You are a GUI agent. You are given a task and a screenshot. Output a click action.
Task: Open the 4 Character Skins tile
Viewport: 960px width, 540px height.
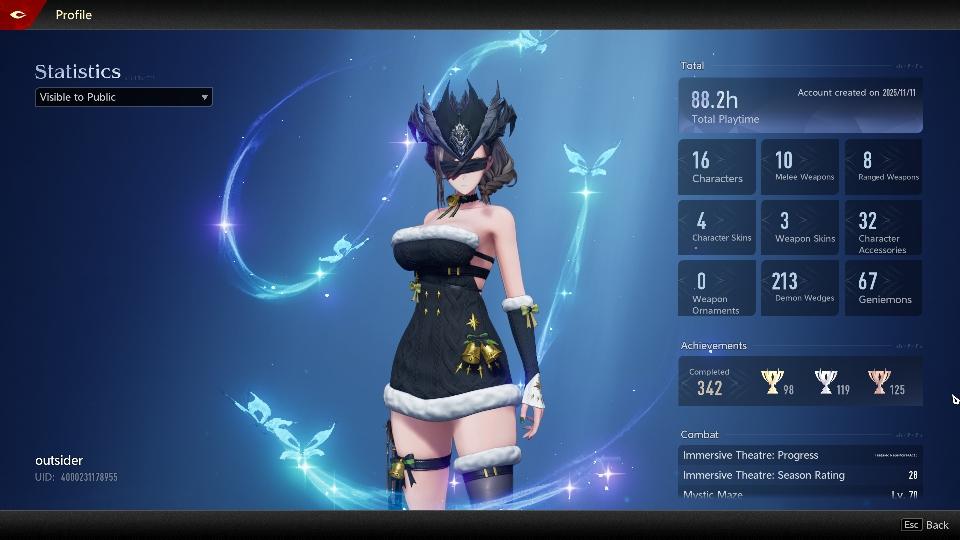tap(717, 228)
